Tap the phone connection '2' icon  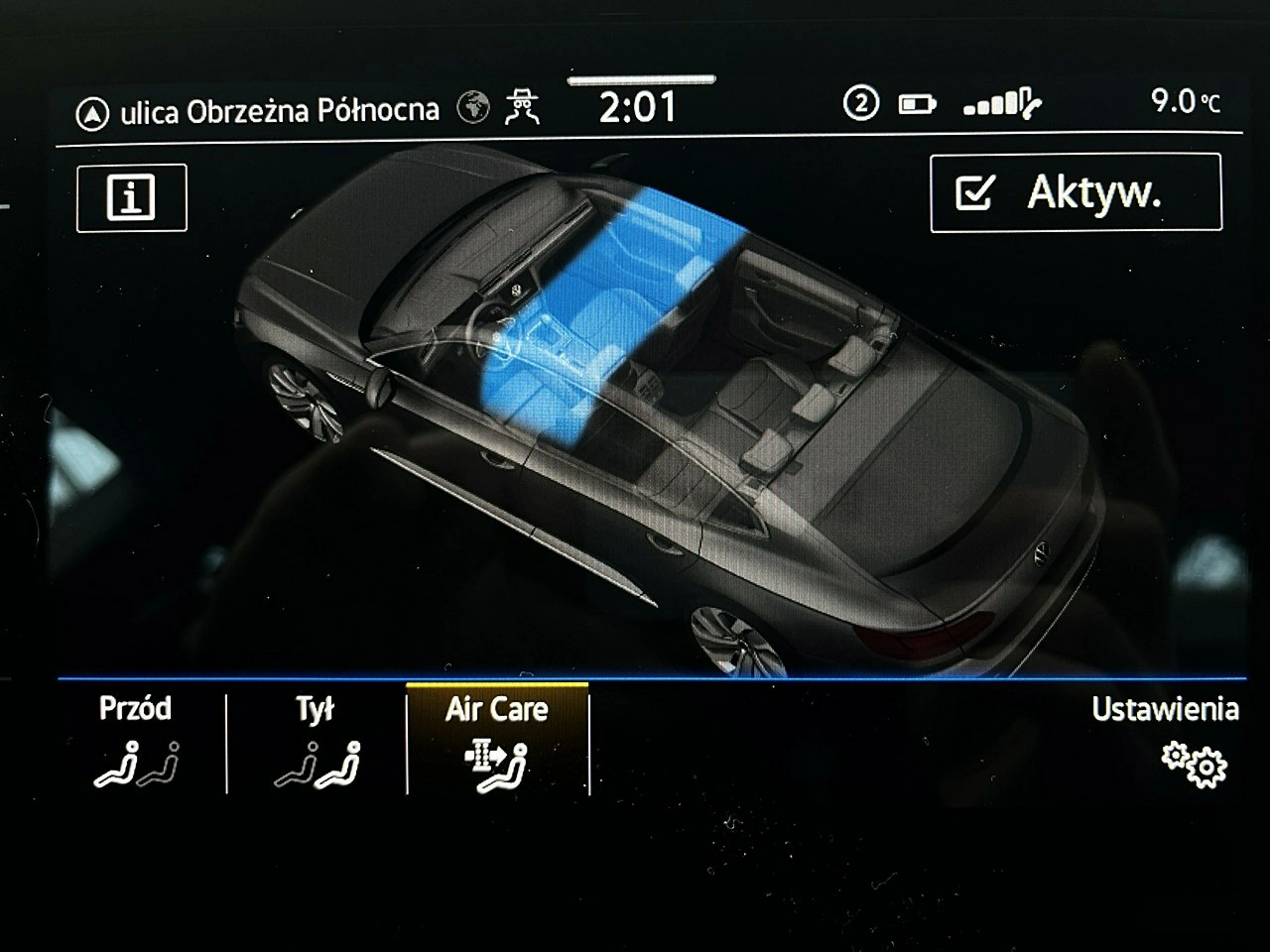[x=862, y=103]
